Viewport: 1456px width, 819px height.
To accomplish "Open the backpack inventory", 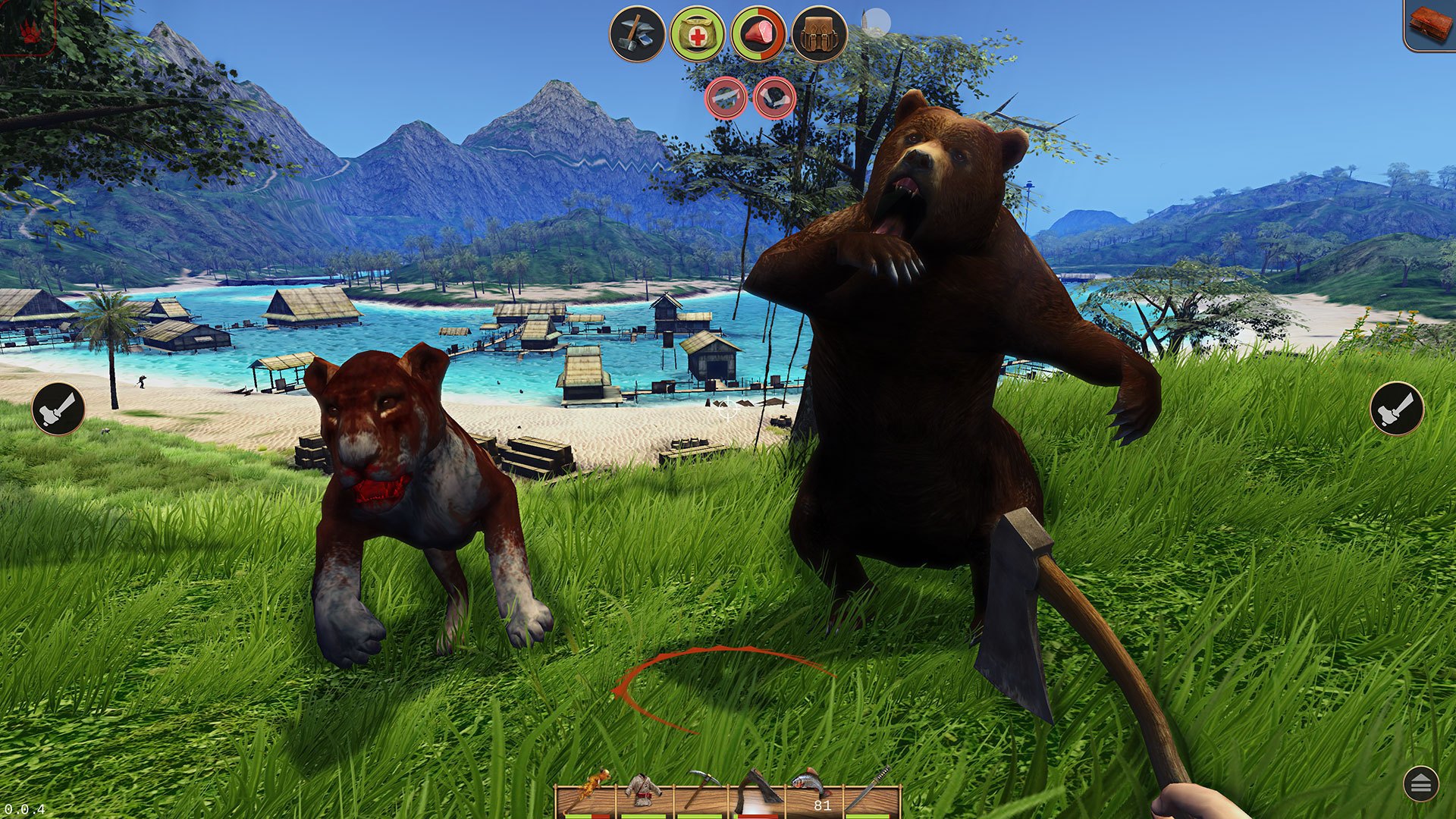I will click(x=817, y=34).
